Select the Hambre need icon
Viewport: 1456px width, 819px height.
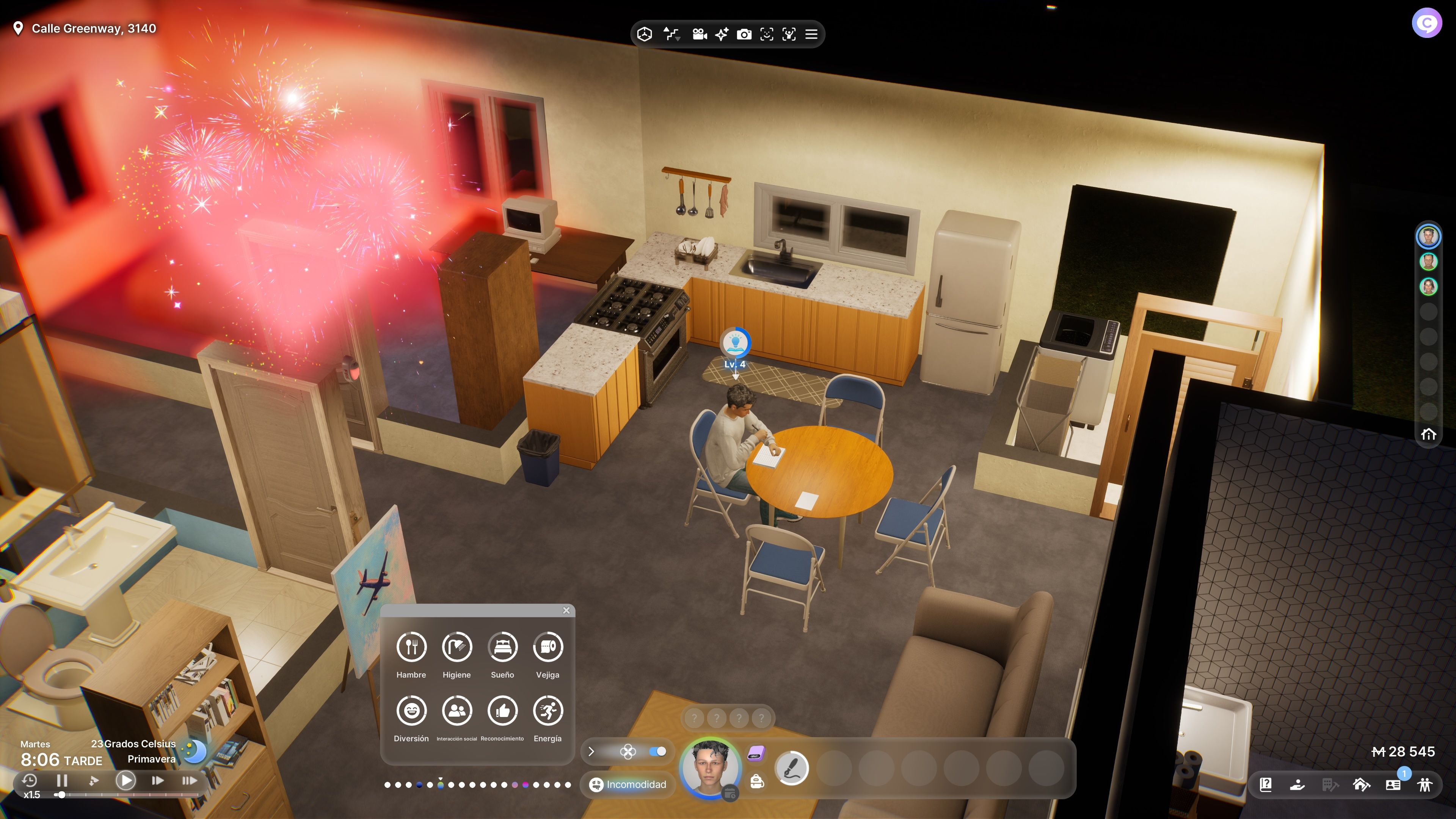[411, 646]
